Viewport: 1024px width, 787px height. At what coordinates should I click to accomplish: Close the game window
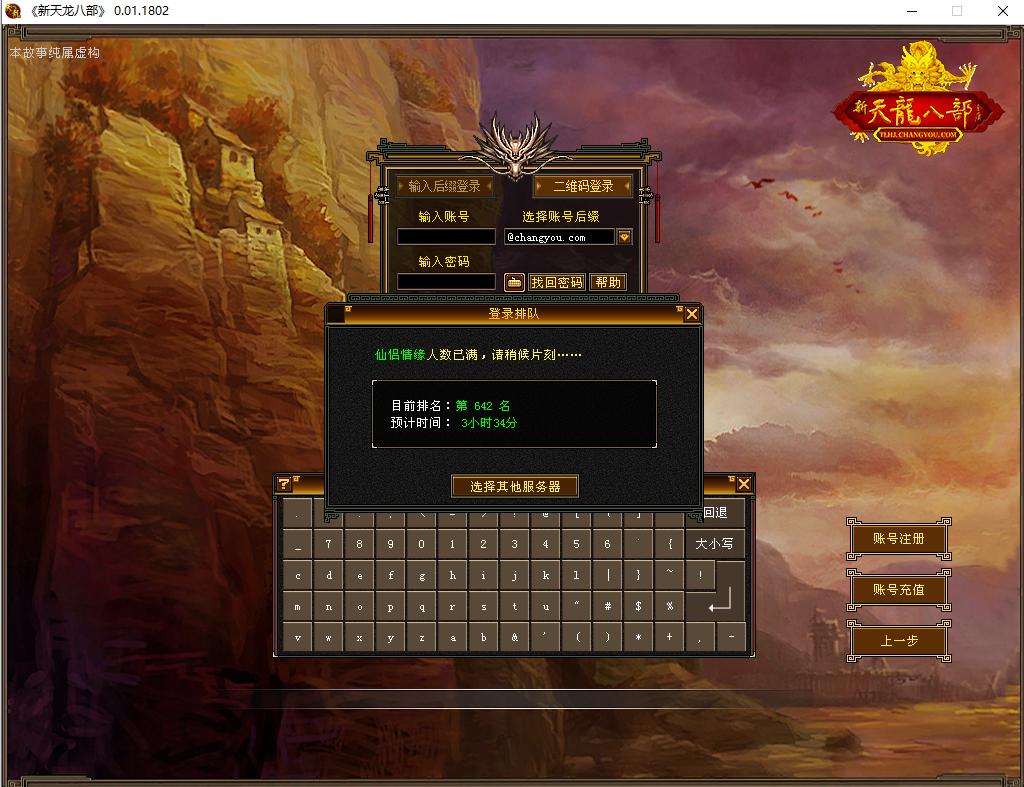pos(1001,11)
